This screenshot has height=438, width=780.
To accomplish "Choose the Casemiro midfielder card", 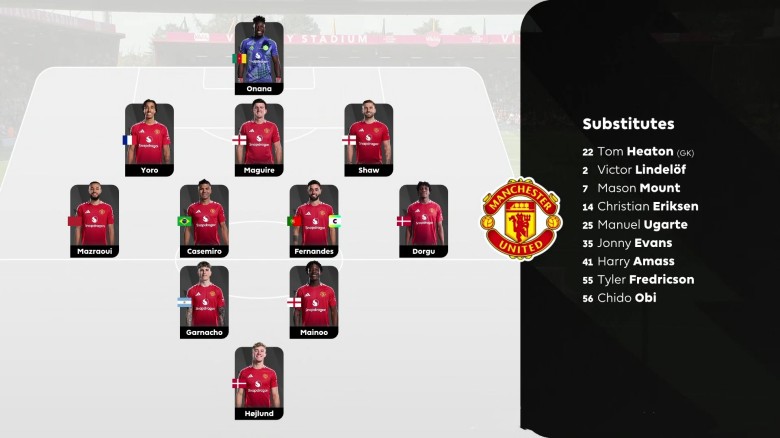I will [204, 221].
